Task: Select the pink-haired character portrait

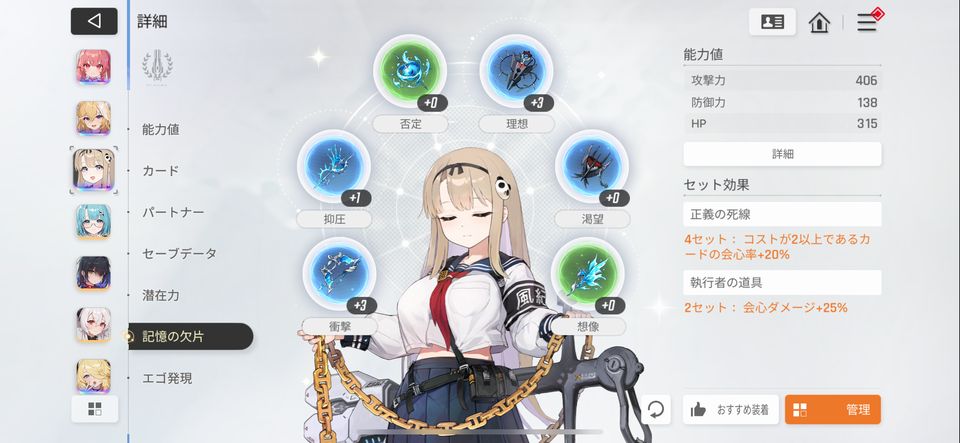Action: click(x=94, y=67)
